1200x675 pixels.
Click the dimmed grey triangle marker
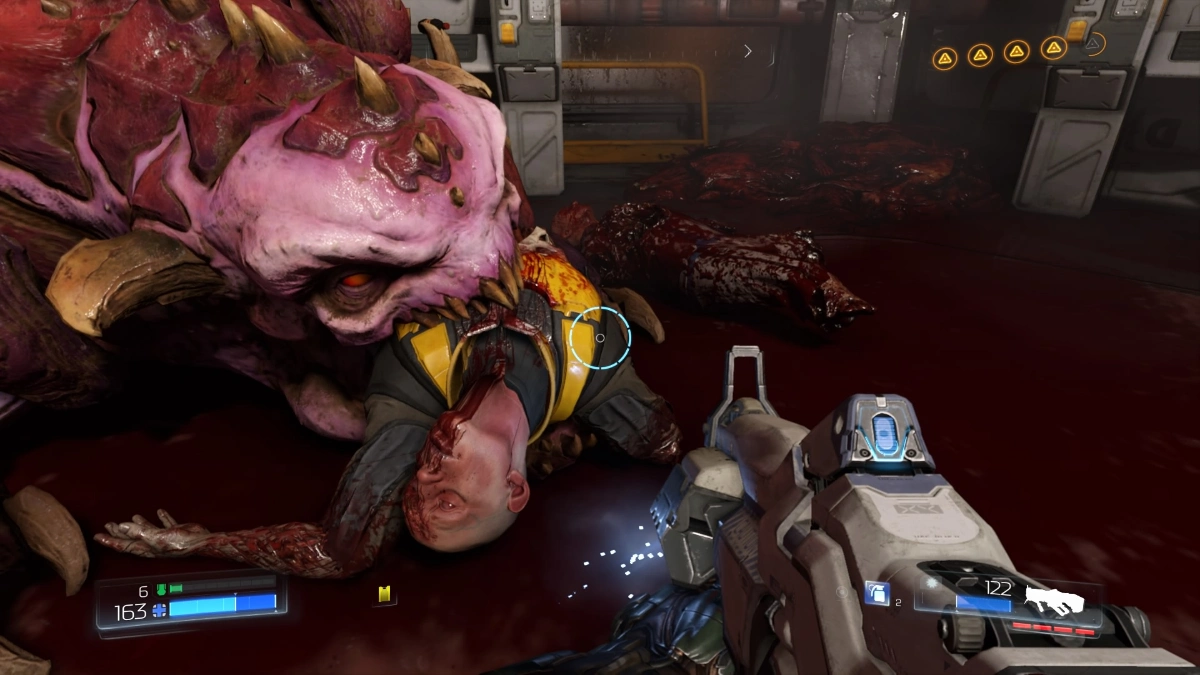pyautogui.click(x=1094, y=44)
